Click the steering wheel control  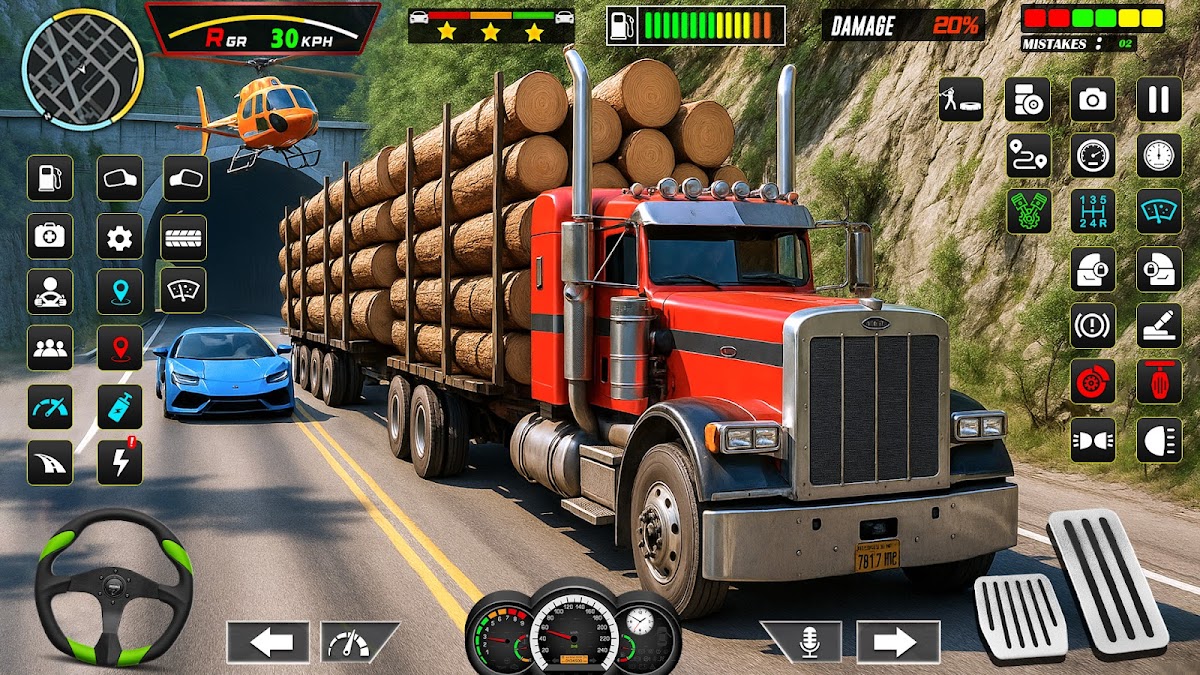point(113,587)
